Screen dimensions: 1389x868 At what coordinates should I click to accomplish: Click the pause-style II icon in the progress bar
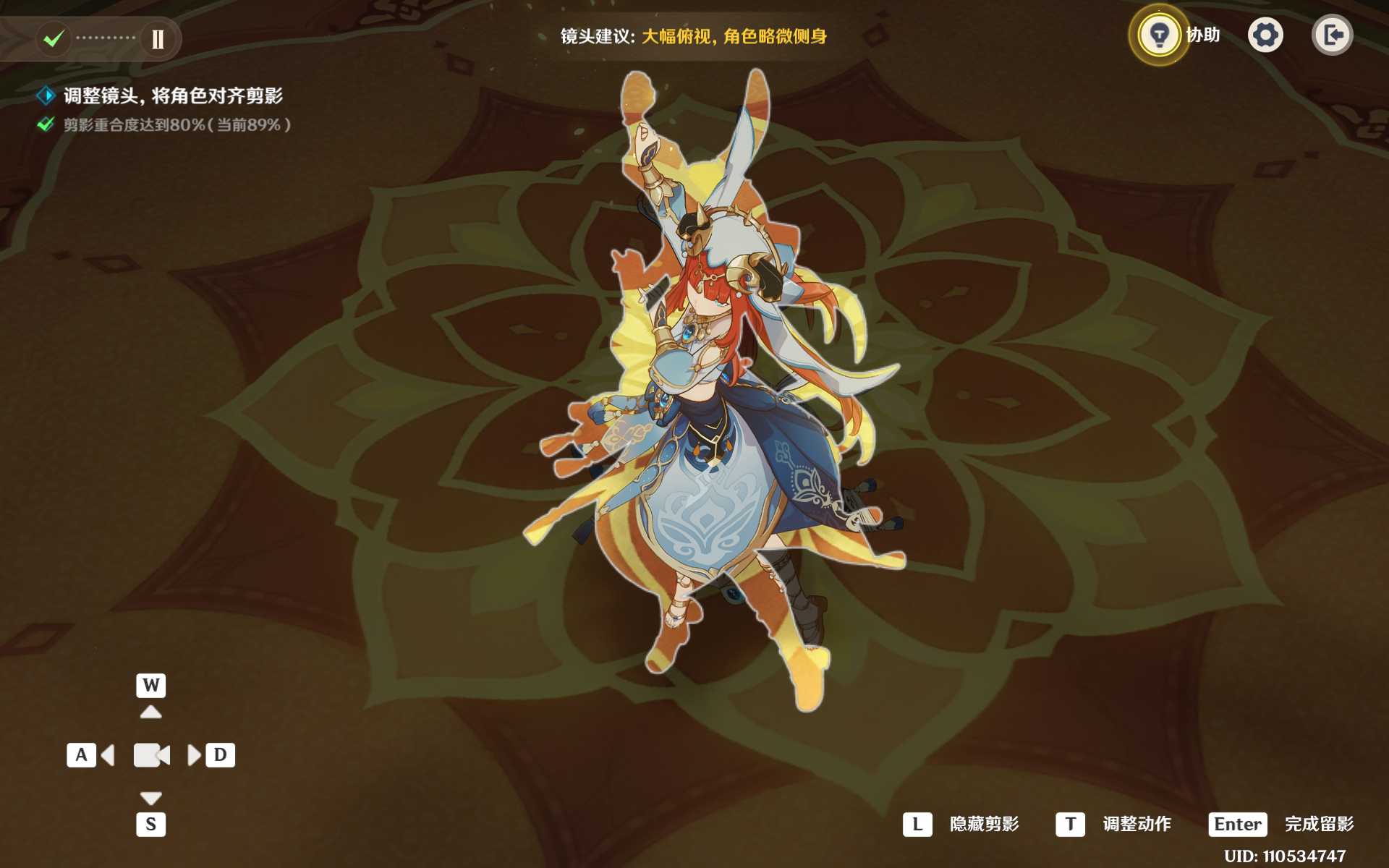click(158, 39)
